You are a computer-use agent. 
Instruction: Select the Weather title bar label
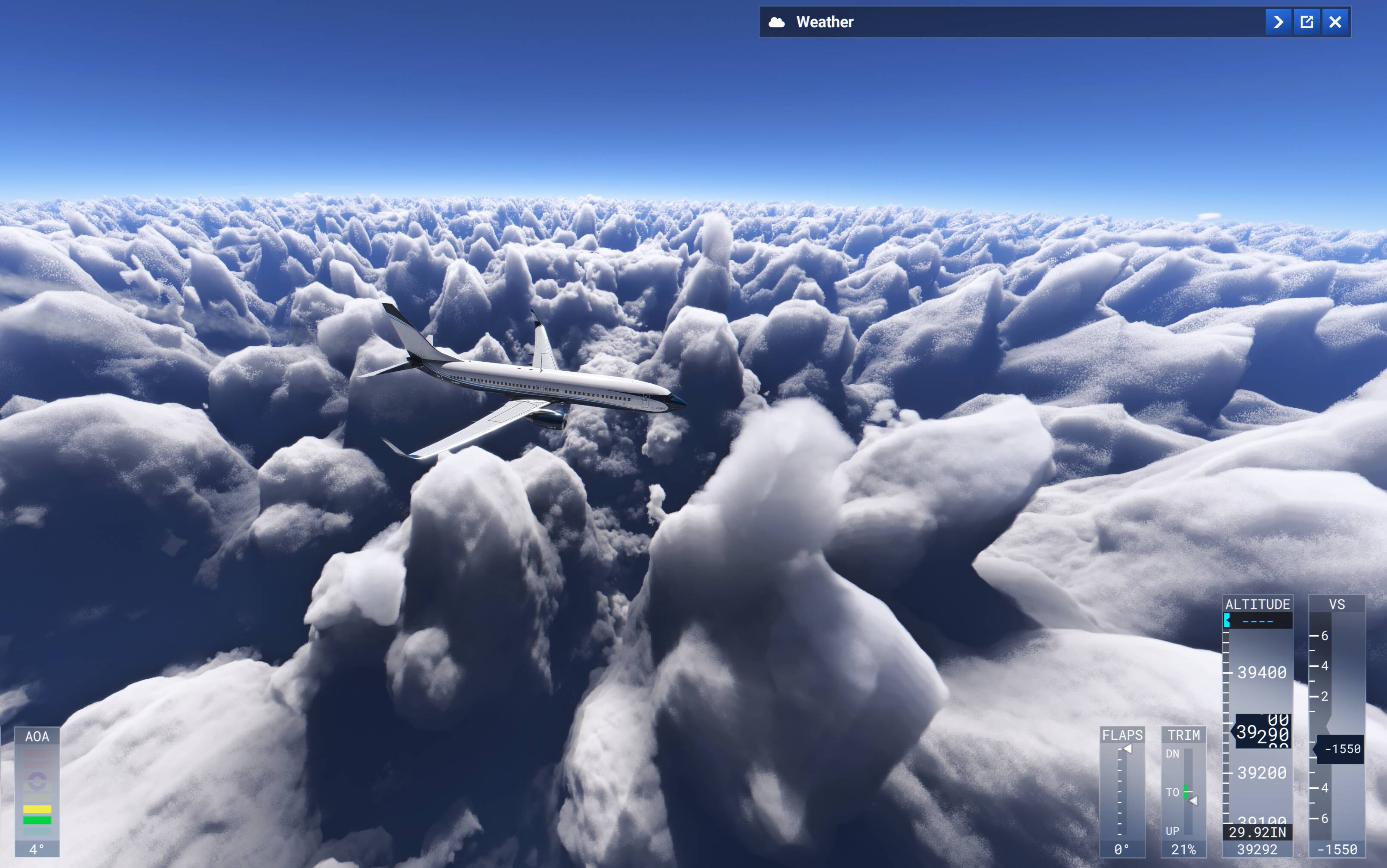click(x=825, y=22)
